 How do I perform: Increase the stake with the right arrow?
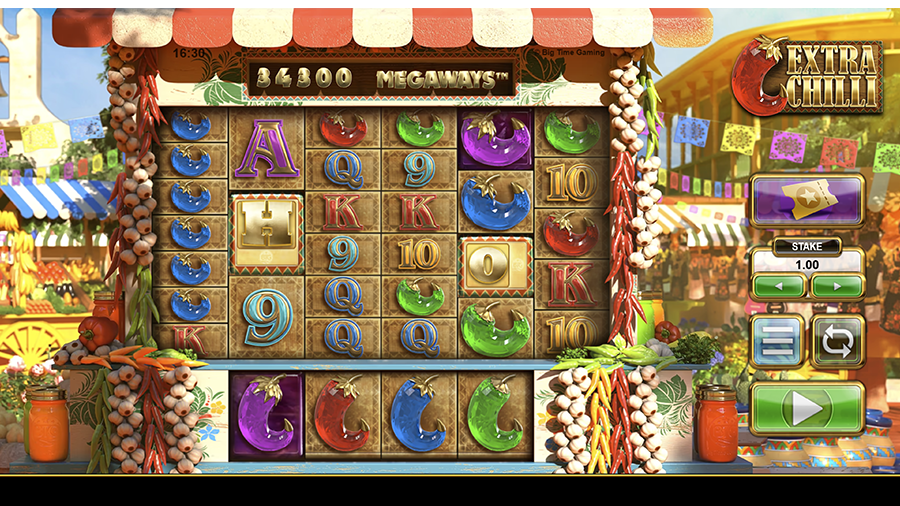click(x=837, y=286)
